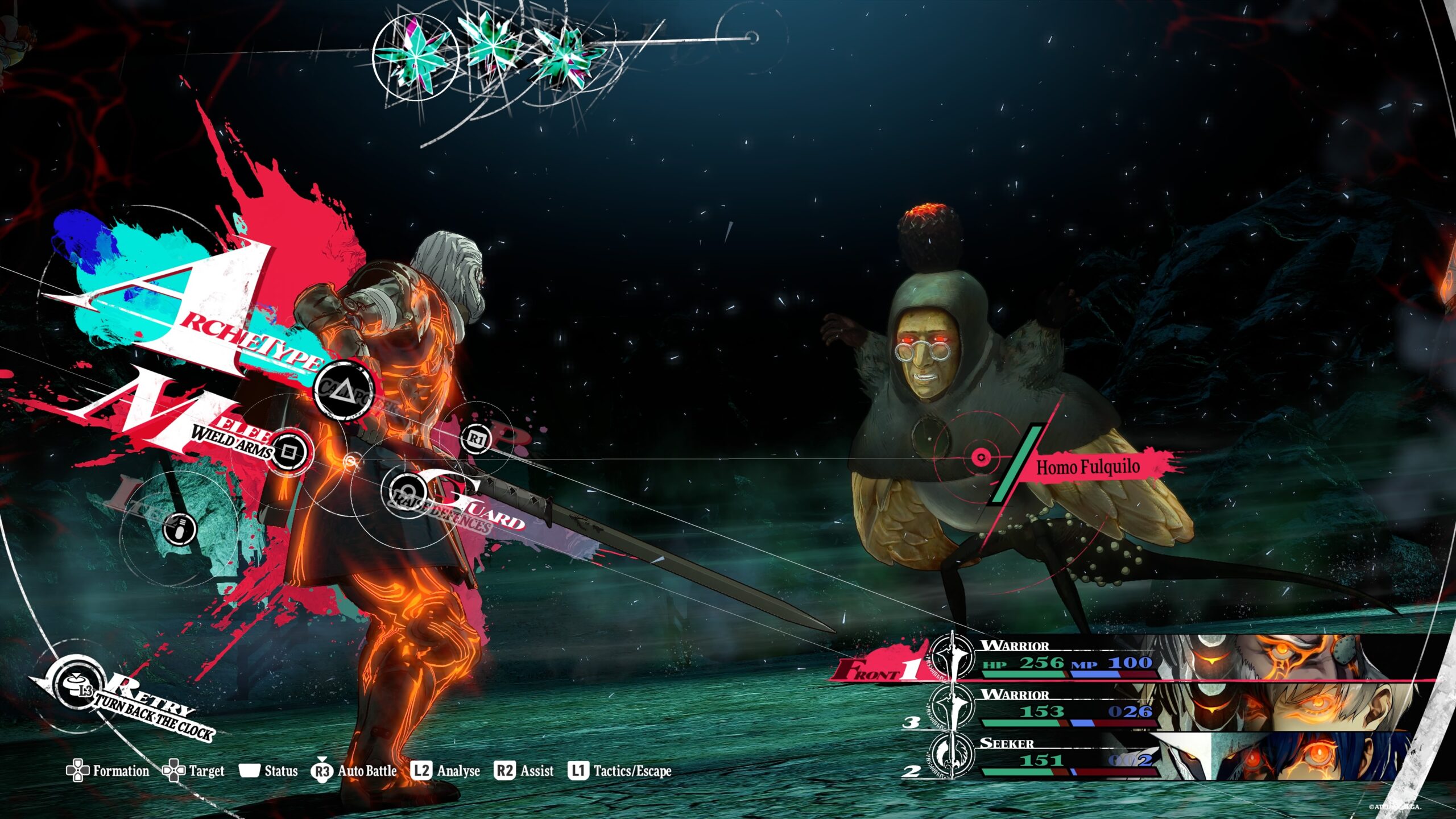
Task: Open the Analyse option
Action: coord(447,771)
